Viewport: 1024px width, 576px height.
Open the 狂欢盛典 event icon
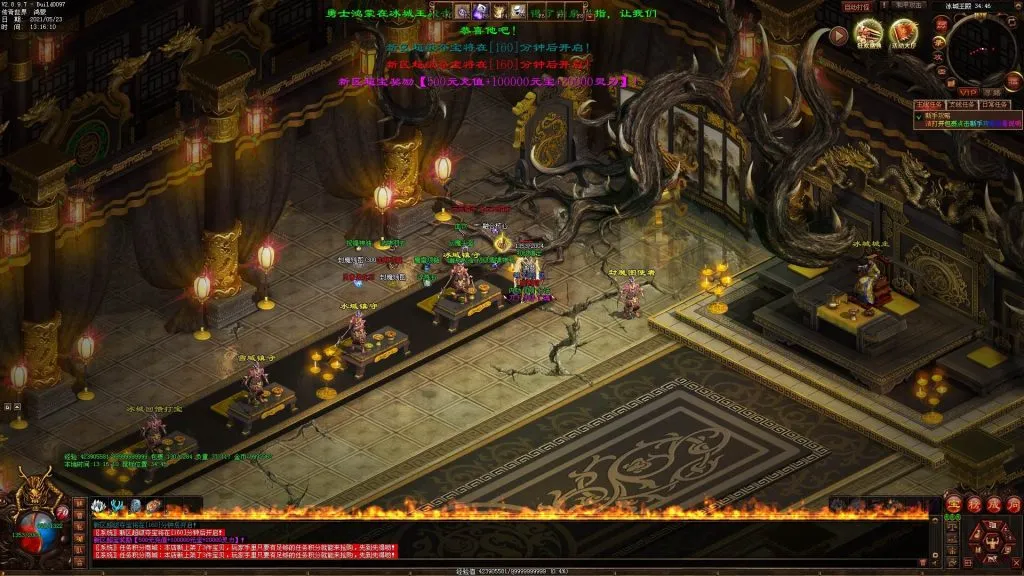coord(868,34)
